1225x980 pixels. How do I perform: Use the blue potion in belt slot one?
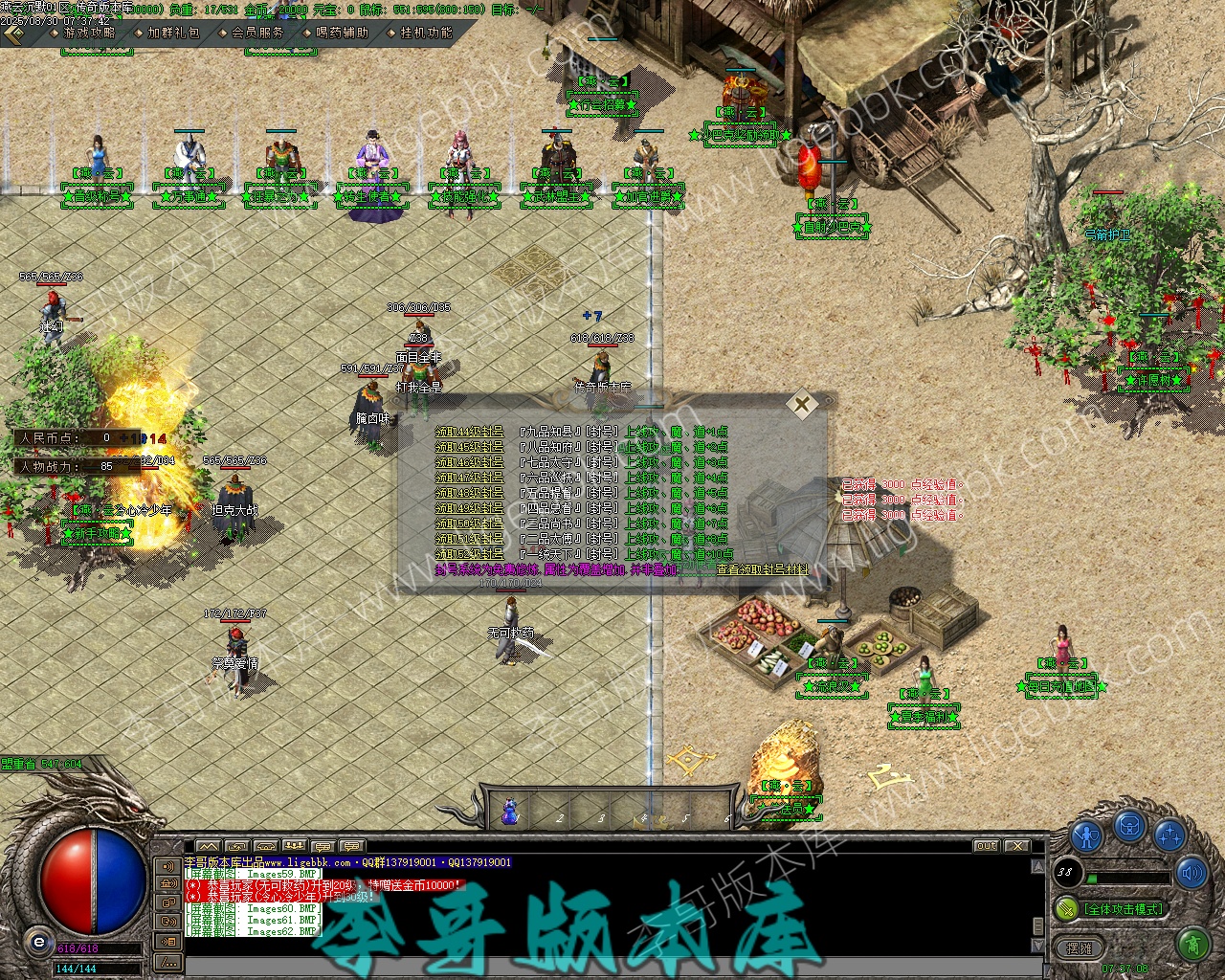click(x=510, y=813)
